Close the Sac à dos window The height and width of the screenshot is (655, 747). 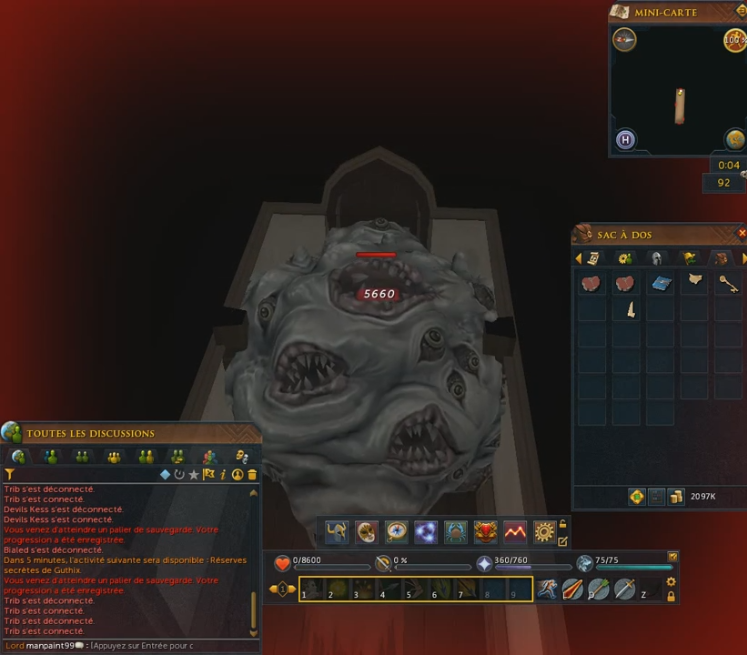(741, 233)
